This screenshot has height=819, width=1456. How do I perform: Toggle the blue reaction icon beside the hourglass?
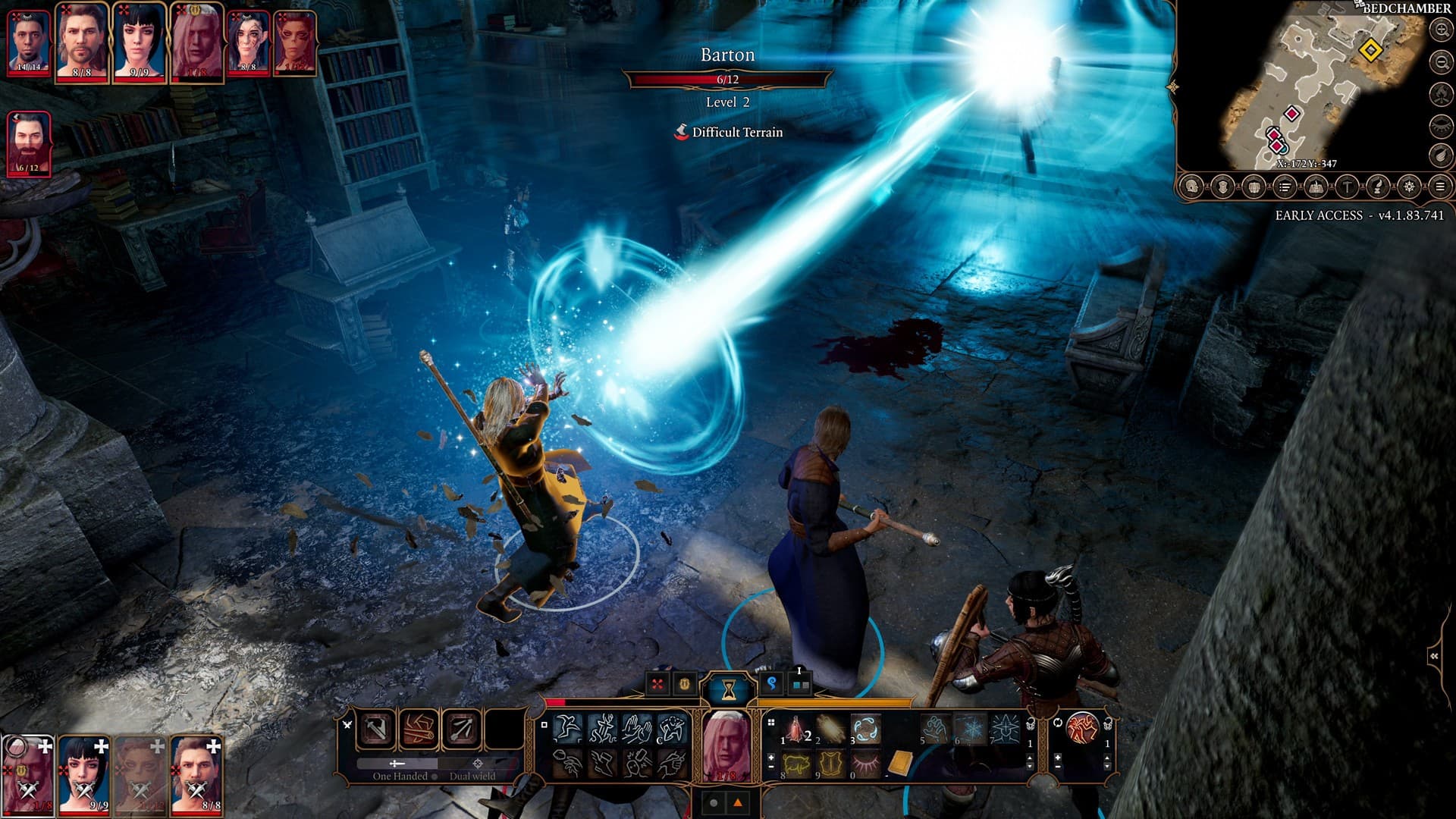pos(773,684)
